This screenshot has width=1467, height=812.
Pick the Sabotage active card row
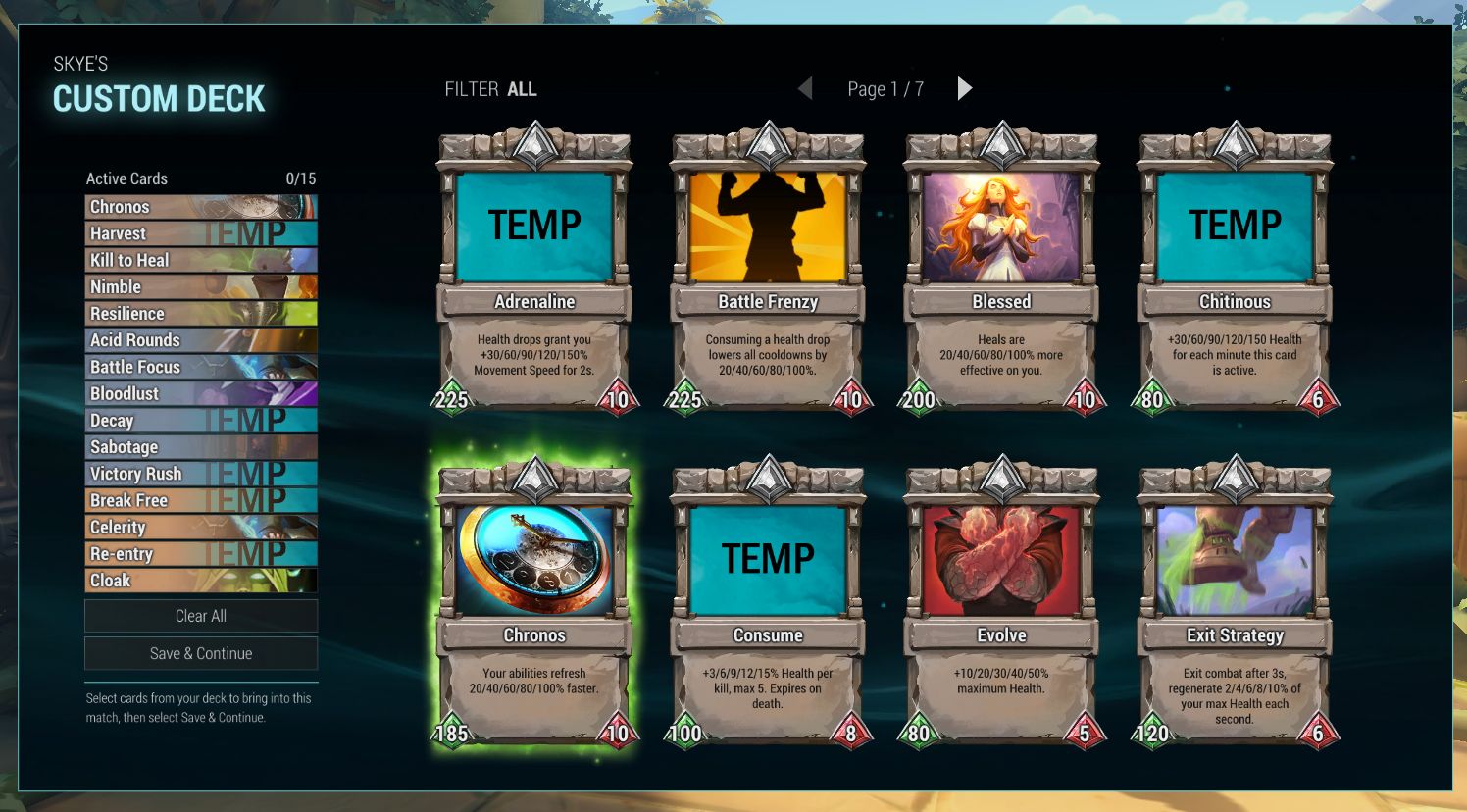pos(201,447)
